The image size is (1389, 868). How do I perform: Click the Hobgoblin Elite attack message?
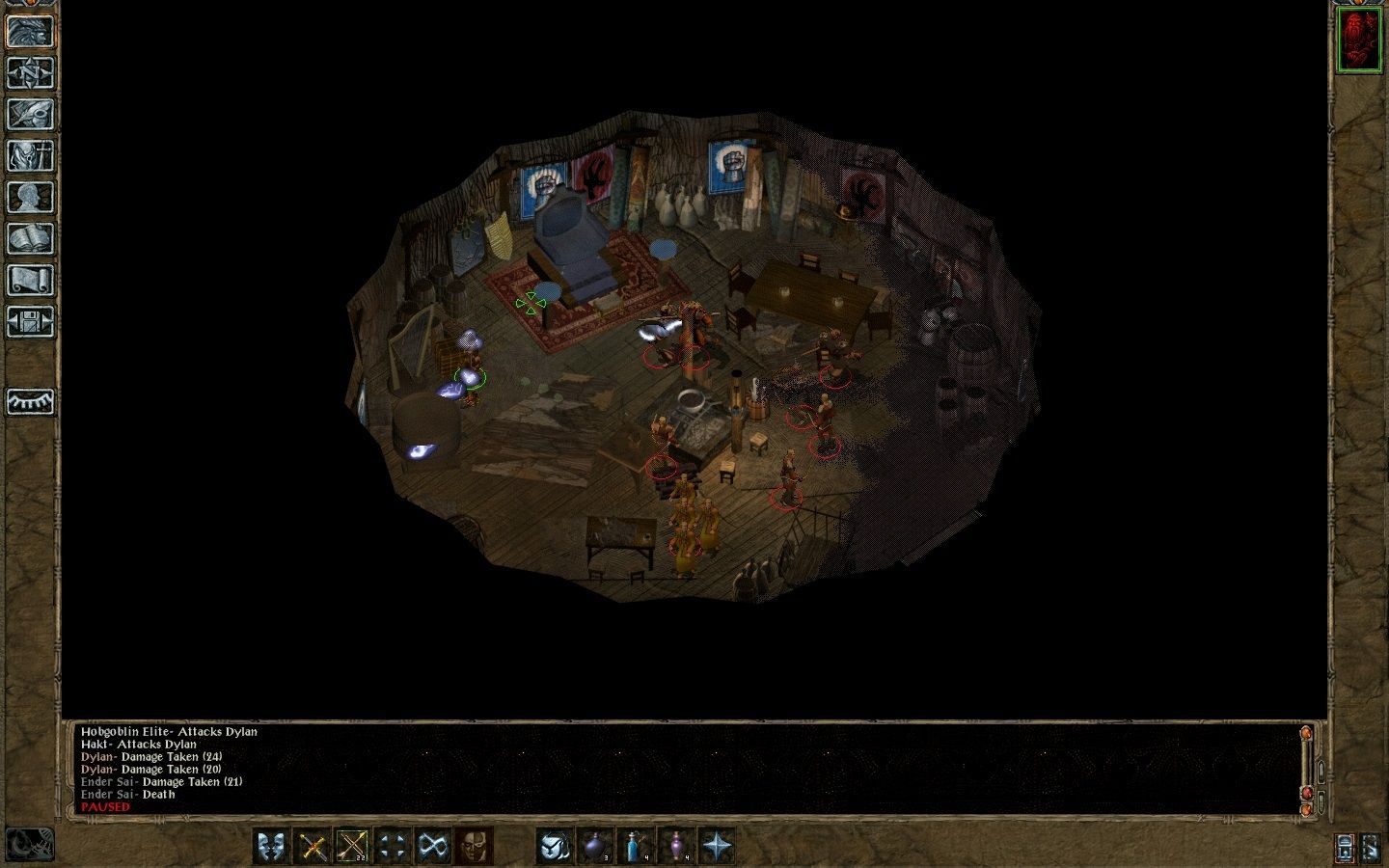[169, 732]
